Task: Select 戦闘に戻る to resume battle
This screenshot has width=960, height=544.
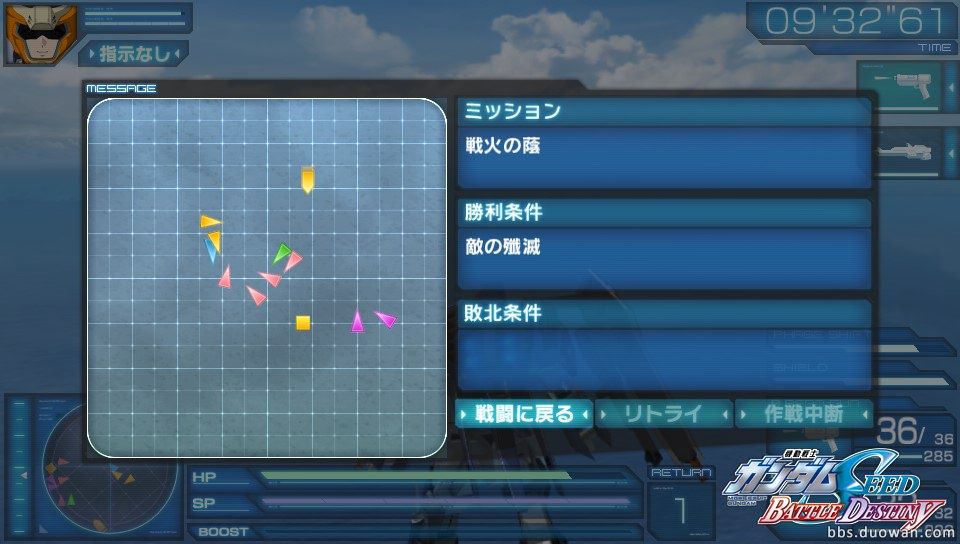Action: click(x=524, y=413)
